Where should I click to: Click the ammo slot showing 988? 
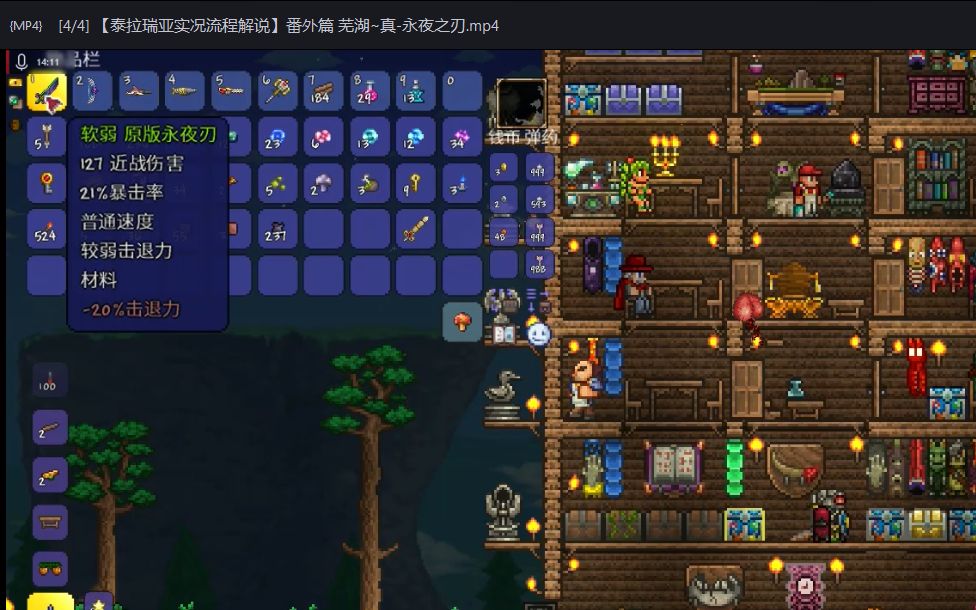[x=540, y=264]
